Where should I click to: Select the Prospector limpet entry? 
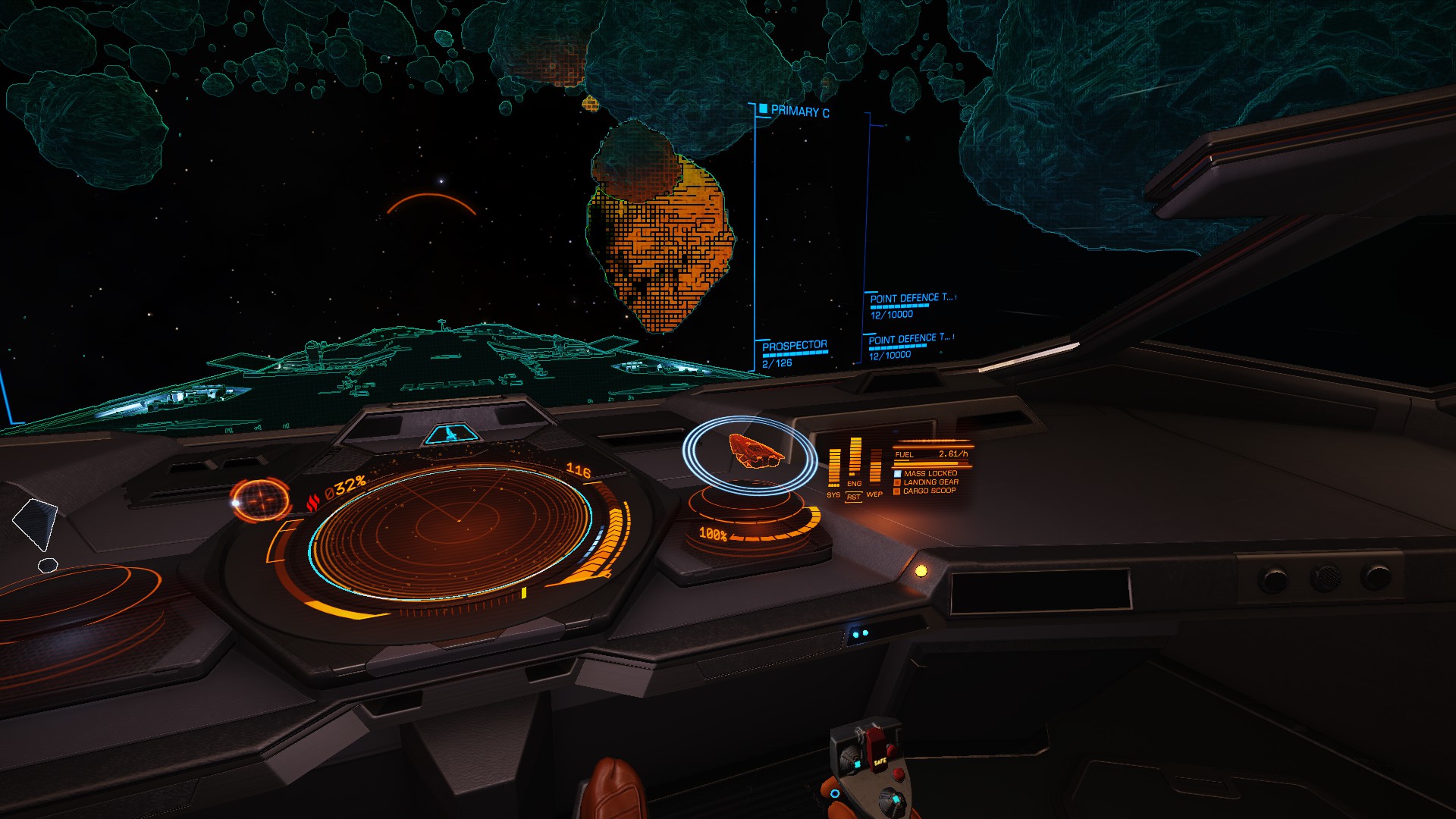point(794,347)
